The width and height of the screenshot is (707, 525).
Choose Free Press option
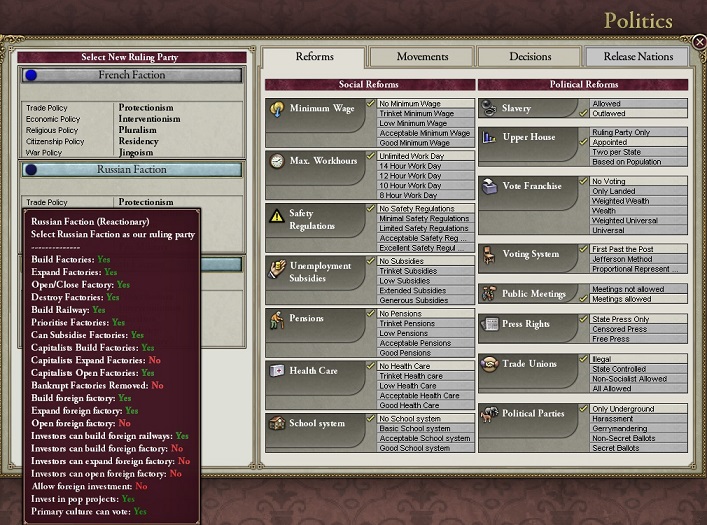click(637, 339)
